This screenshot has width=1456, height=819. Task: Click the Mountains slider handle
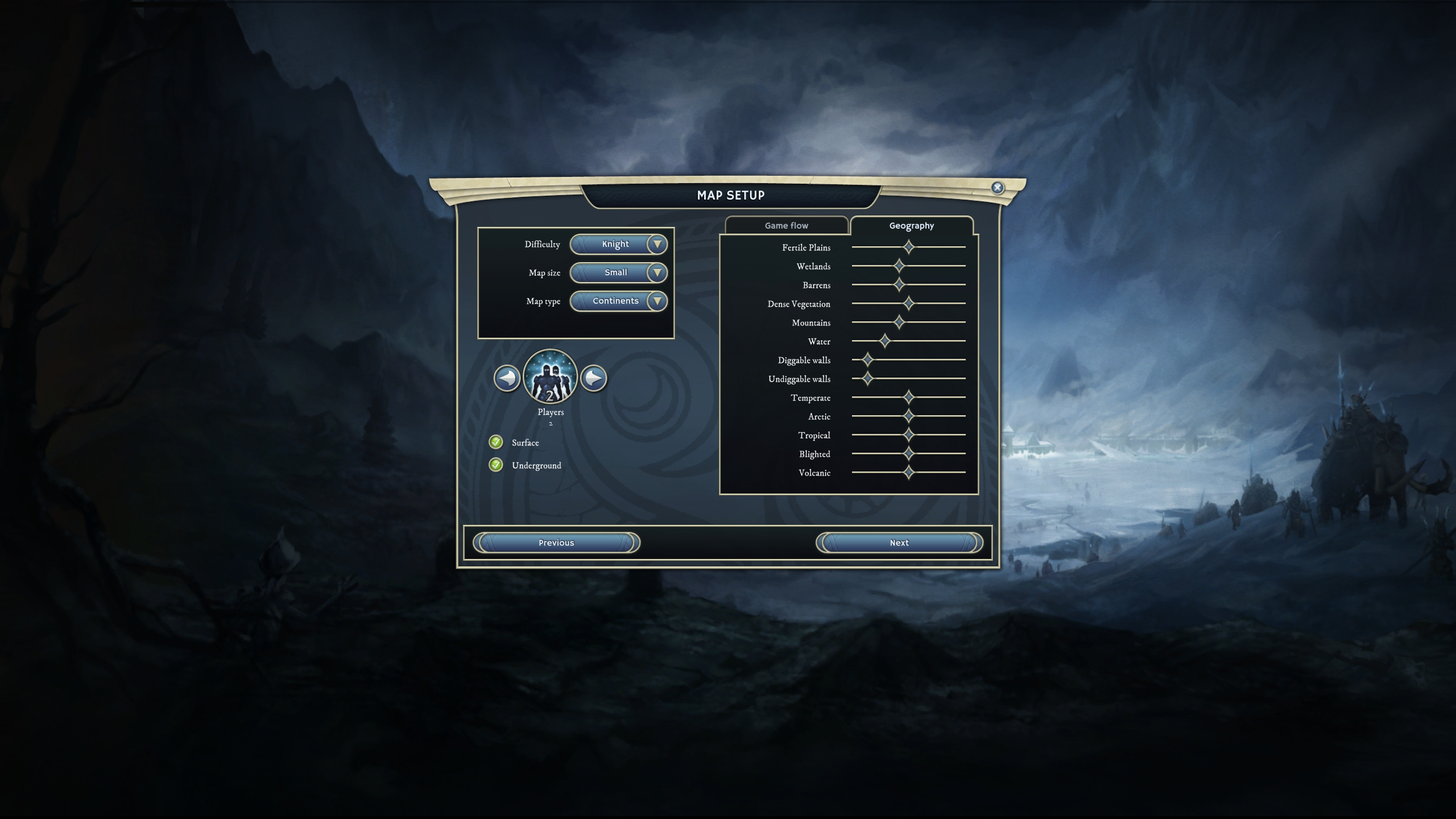(899, 322)
